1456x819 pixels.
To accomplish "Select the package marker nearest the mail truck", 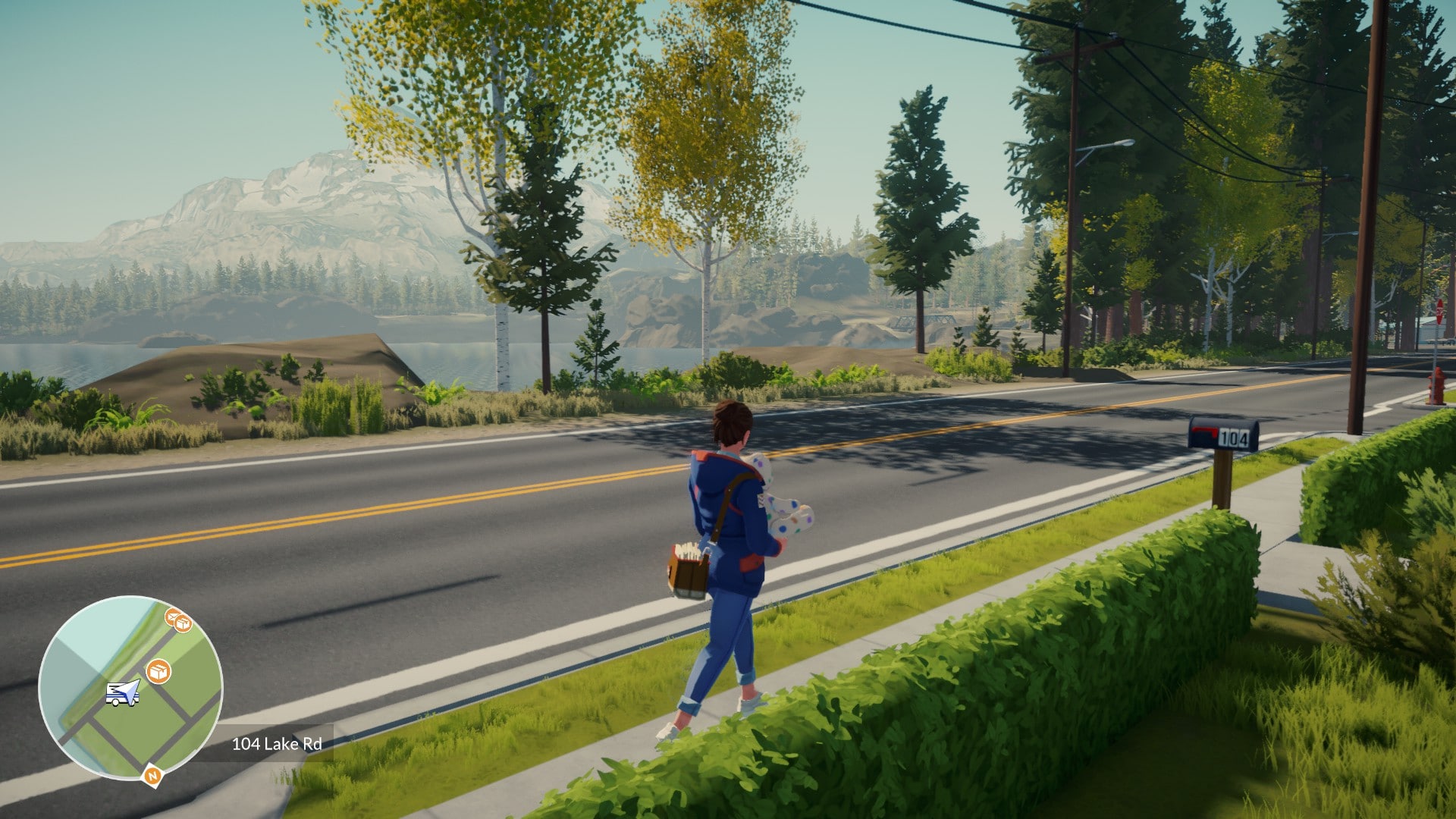I will point(158,671).
